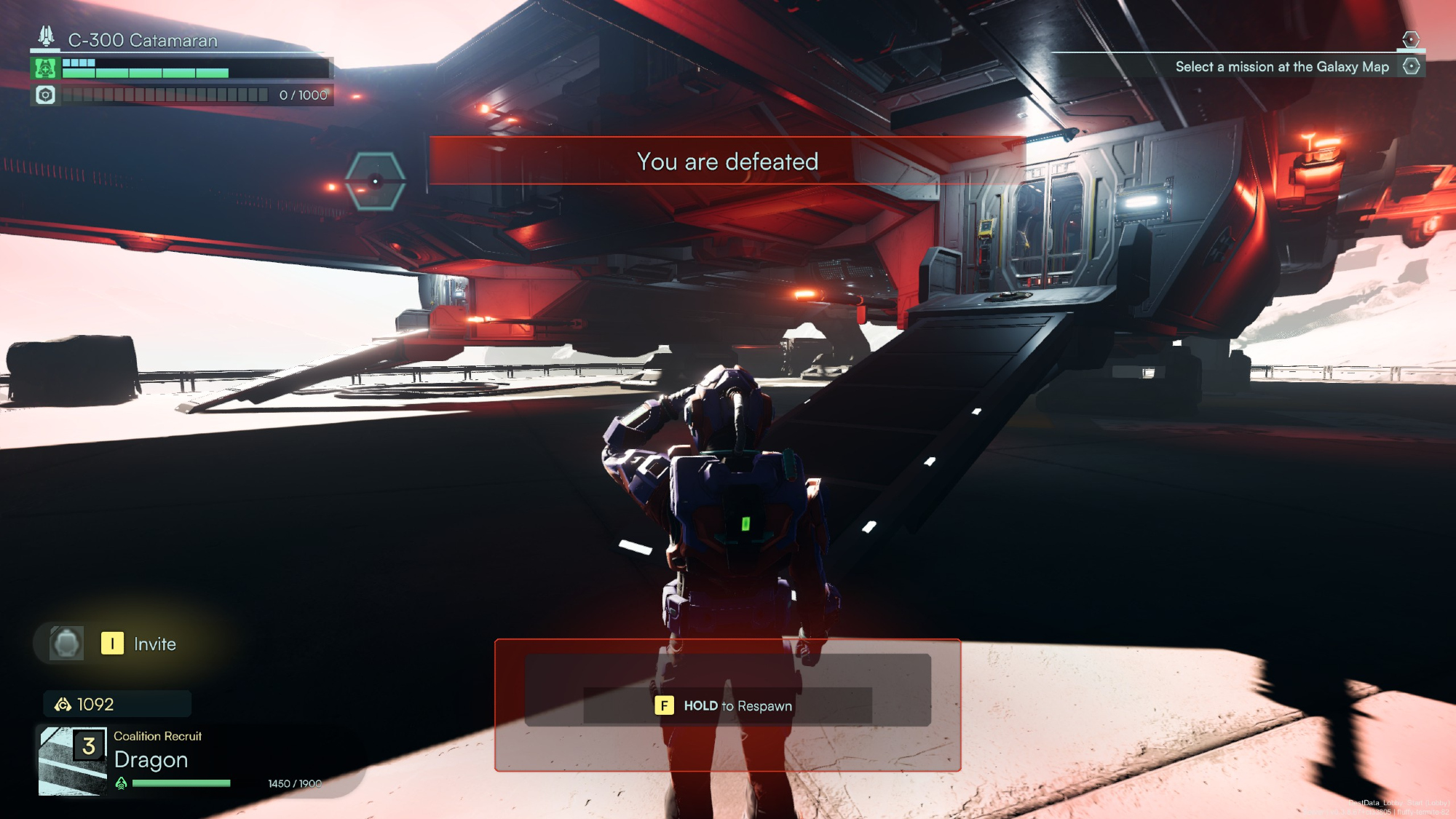
Task: Click the Hold to Respawn bar
Action: pyautogui.click(x=727, y=705)
